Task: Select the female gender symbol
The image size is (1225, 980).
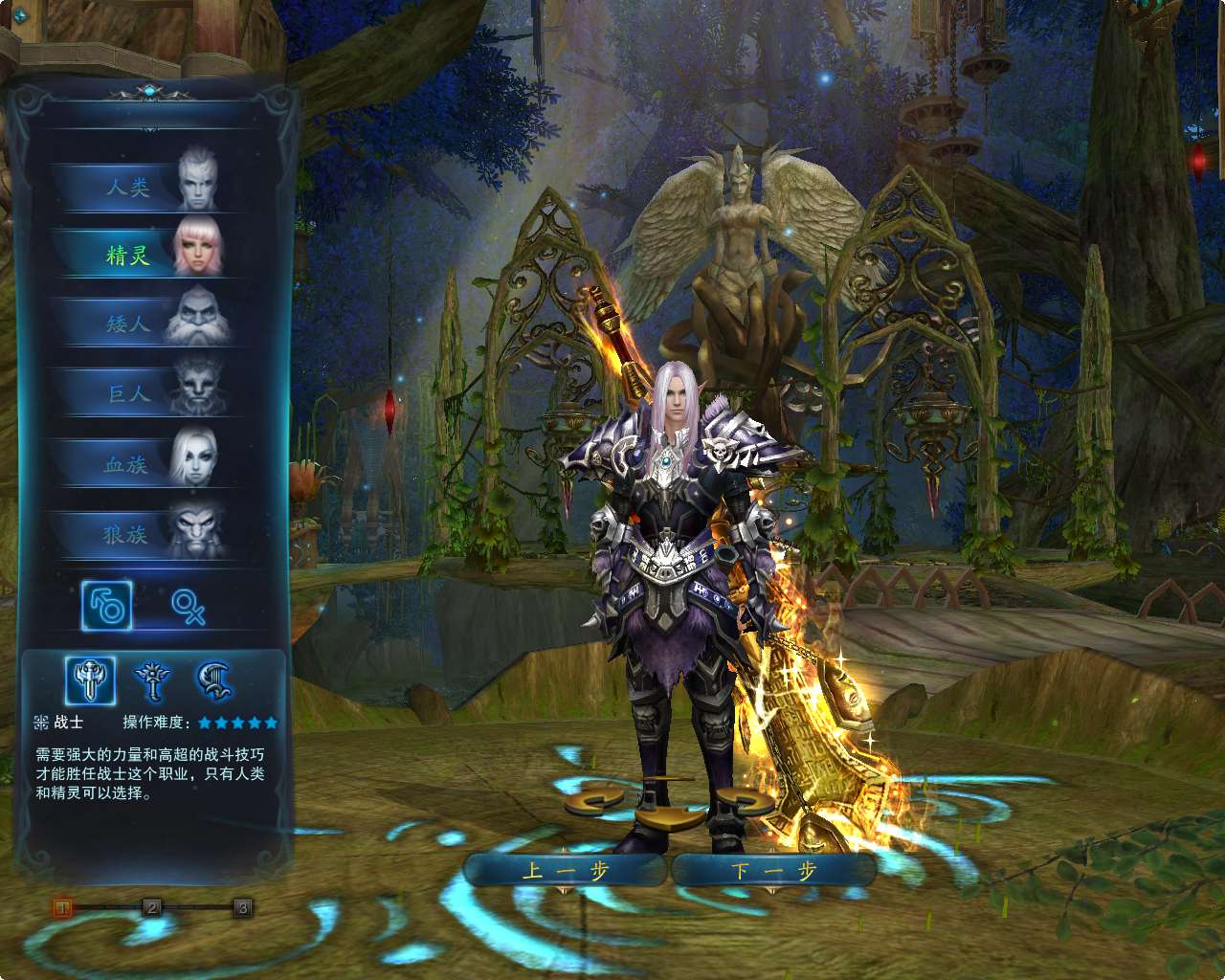Action: pyautogui.click(x=188, y=607)
